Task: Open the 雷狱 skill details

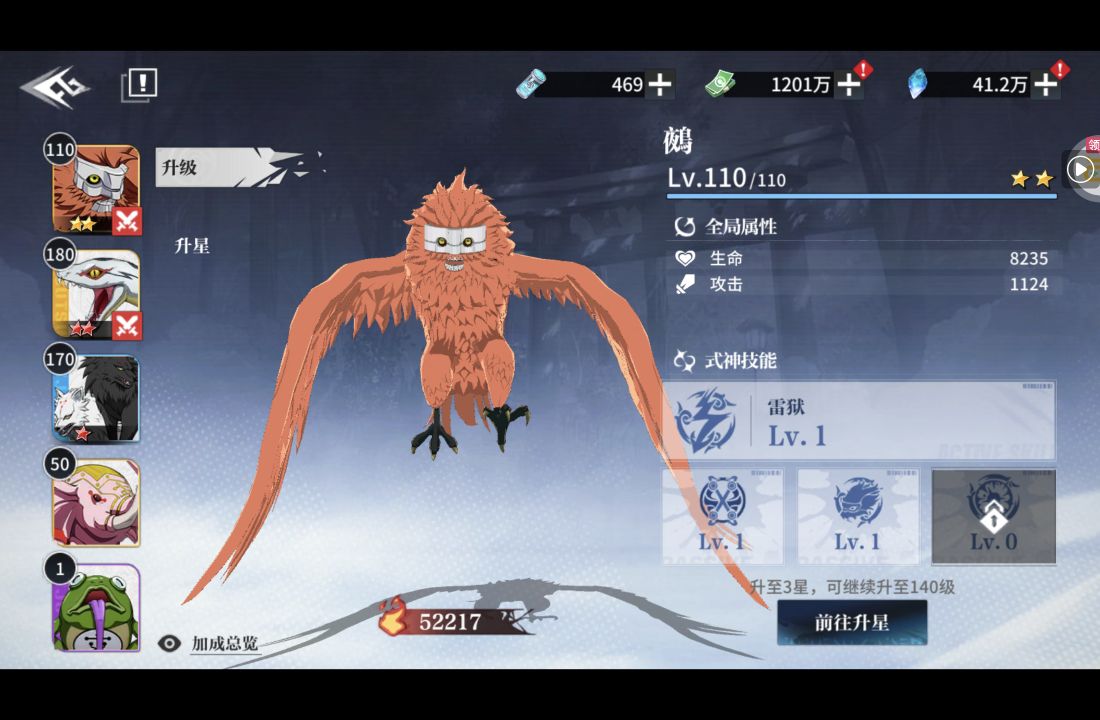Action: 860,421
